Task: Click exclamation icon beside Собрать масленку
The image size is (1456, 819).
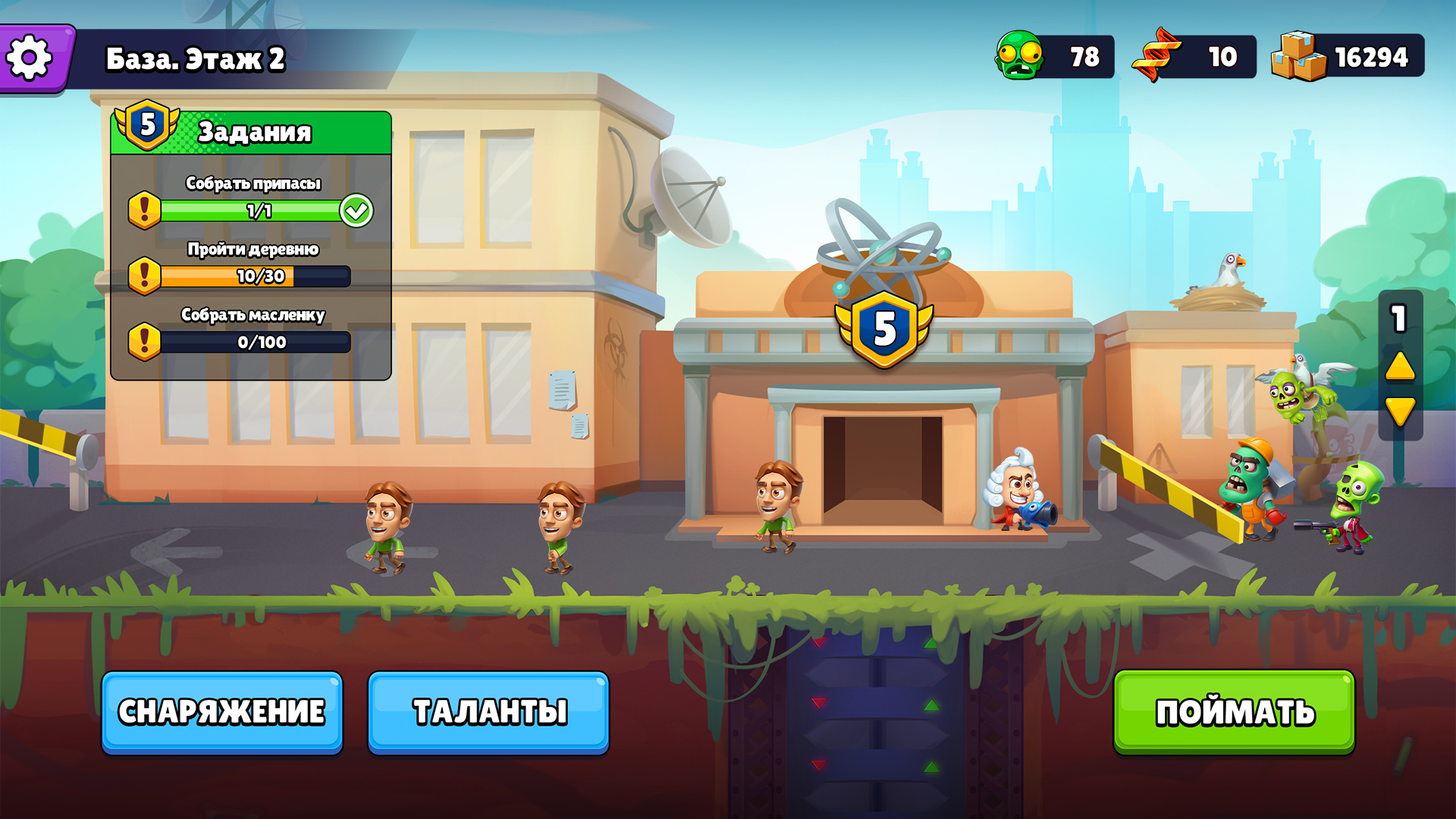Action: pos(144,343)
